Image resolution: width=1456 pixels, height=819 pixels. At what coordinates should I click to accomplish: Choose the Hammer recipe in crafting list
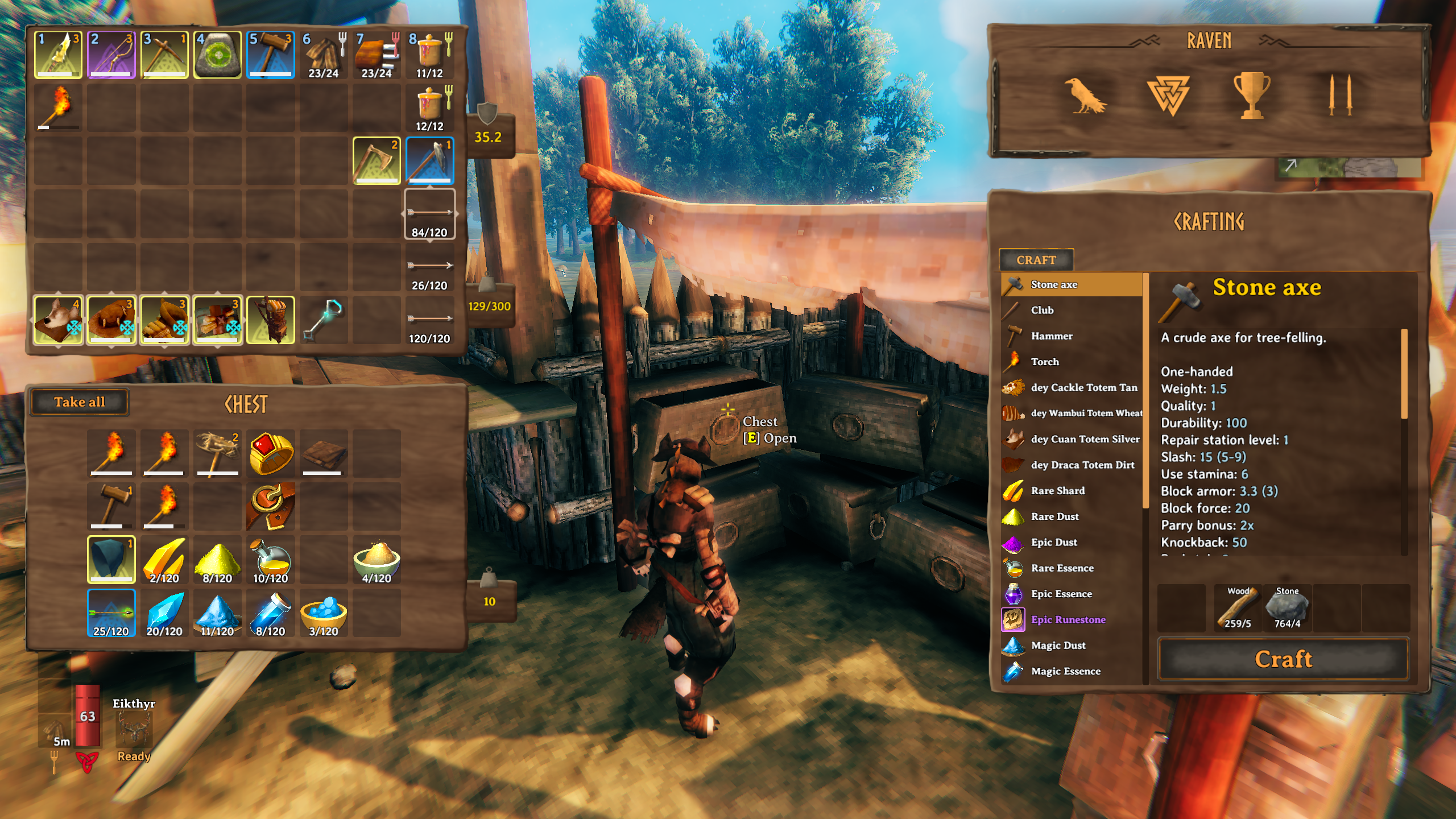[1052, 336]
